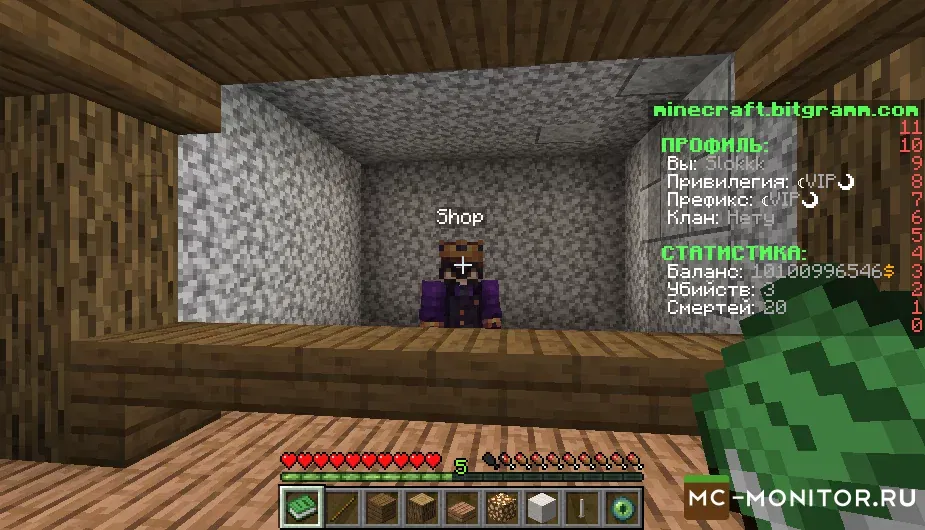925x530 pixels.
Task: Select the white block hotbar slot
Action: (x=541, y=507)
